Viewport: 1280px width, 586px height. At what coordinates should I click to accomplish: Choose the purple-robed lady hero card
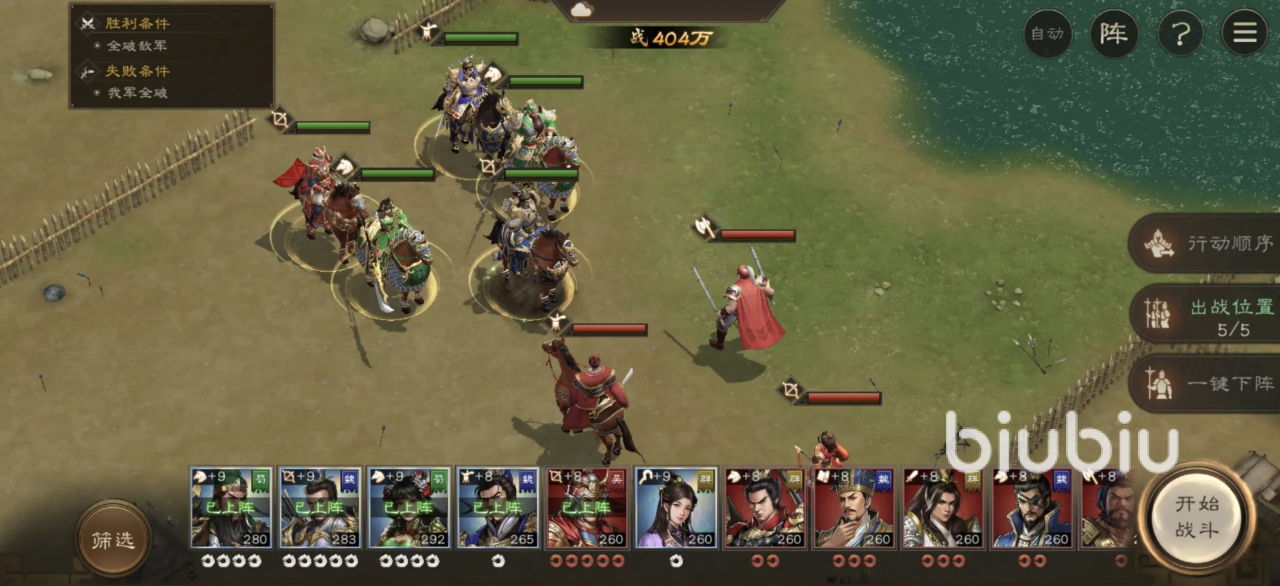pos(676,508)
